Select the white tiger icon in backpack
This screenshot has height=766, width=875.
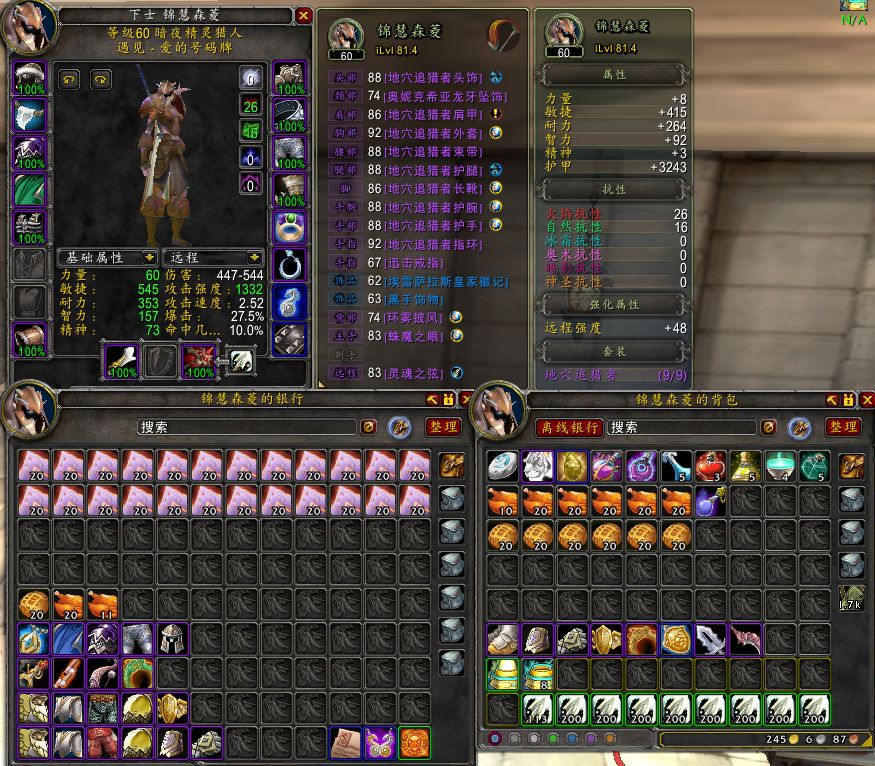pyautogui.click(x=537, y=466)
